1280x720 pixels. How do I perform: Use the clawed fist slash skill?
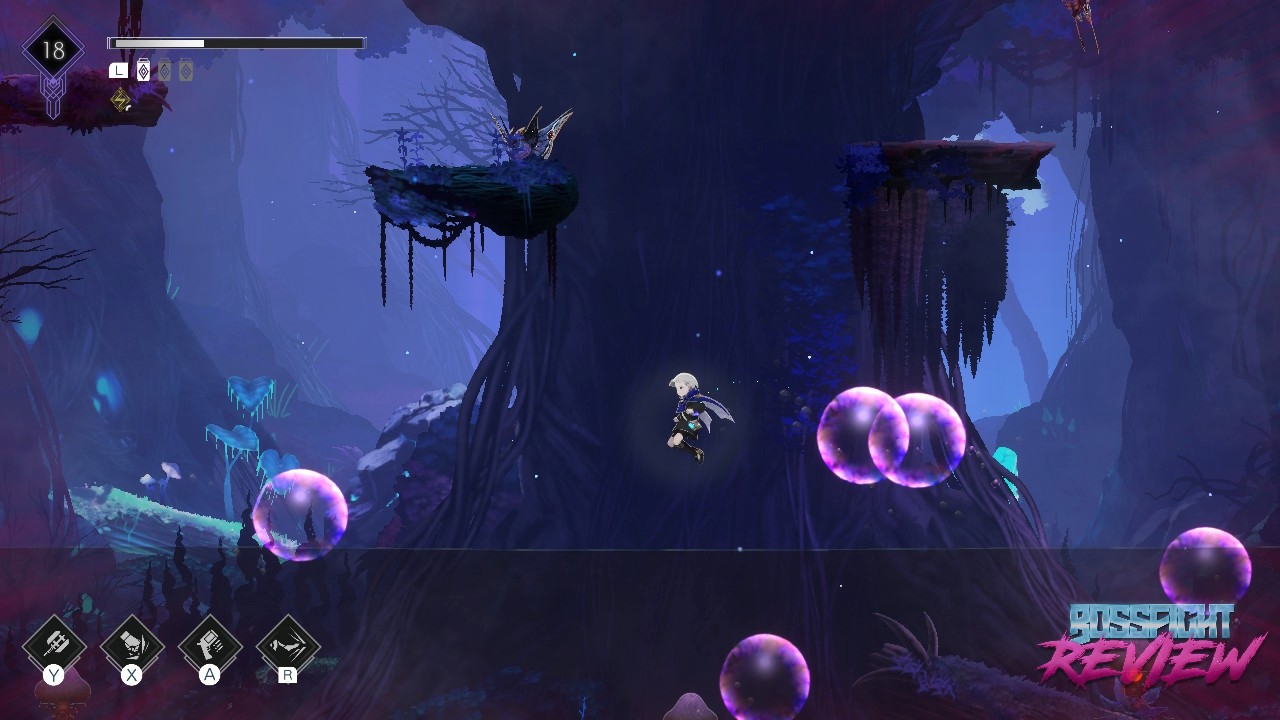tap(132, 645)
